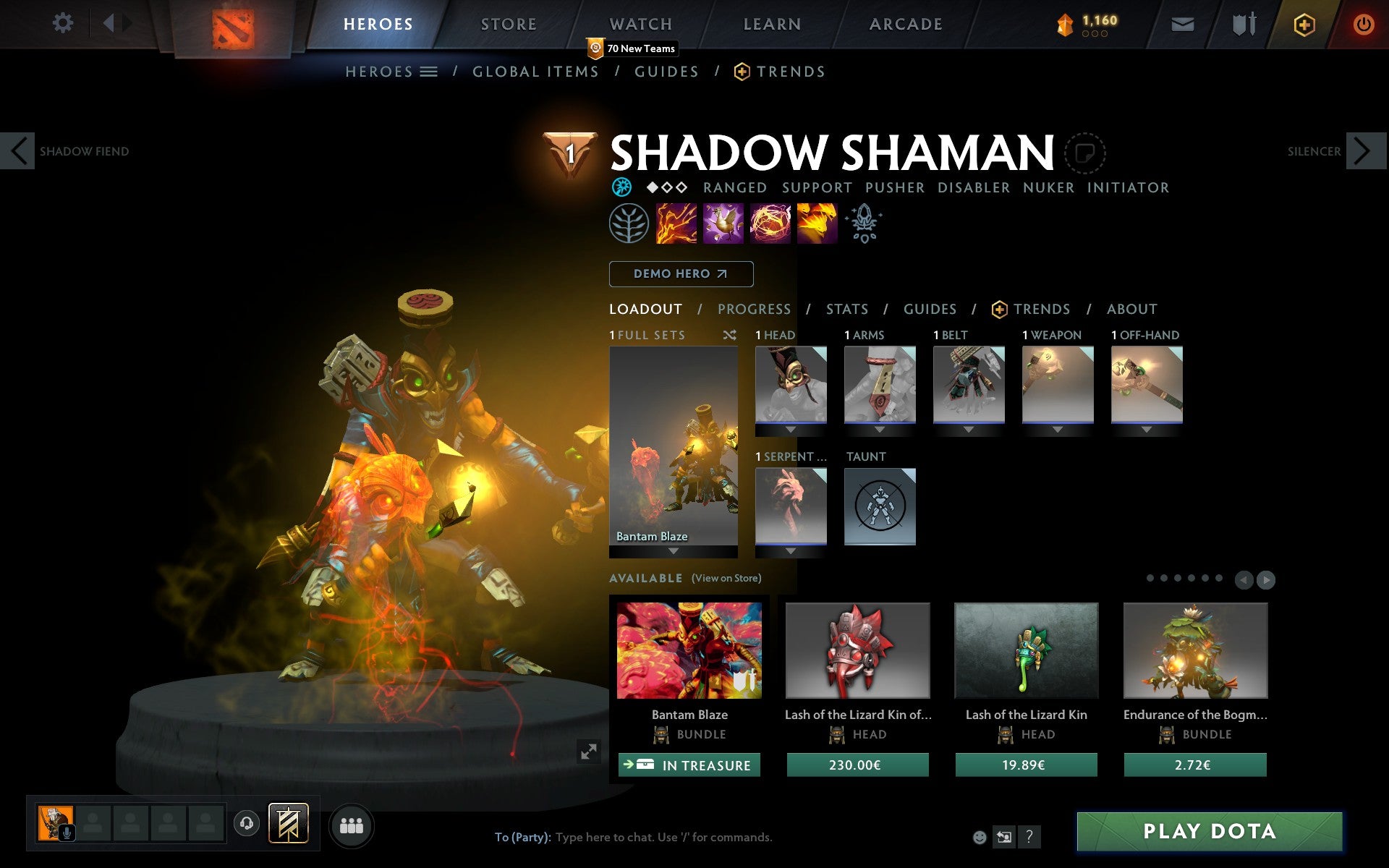Select the Bantam Blaze bundle thumbnail
This screenshot has height=868, width=1389.
[689, 650]
